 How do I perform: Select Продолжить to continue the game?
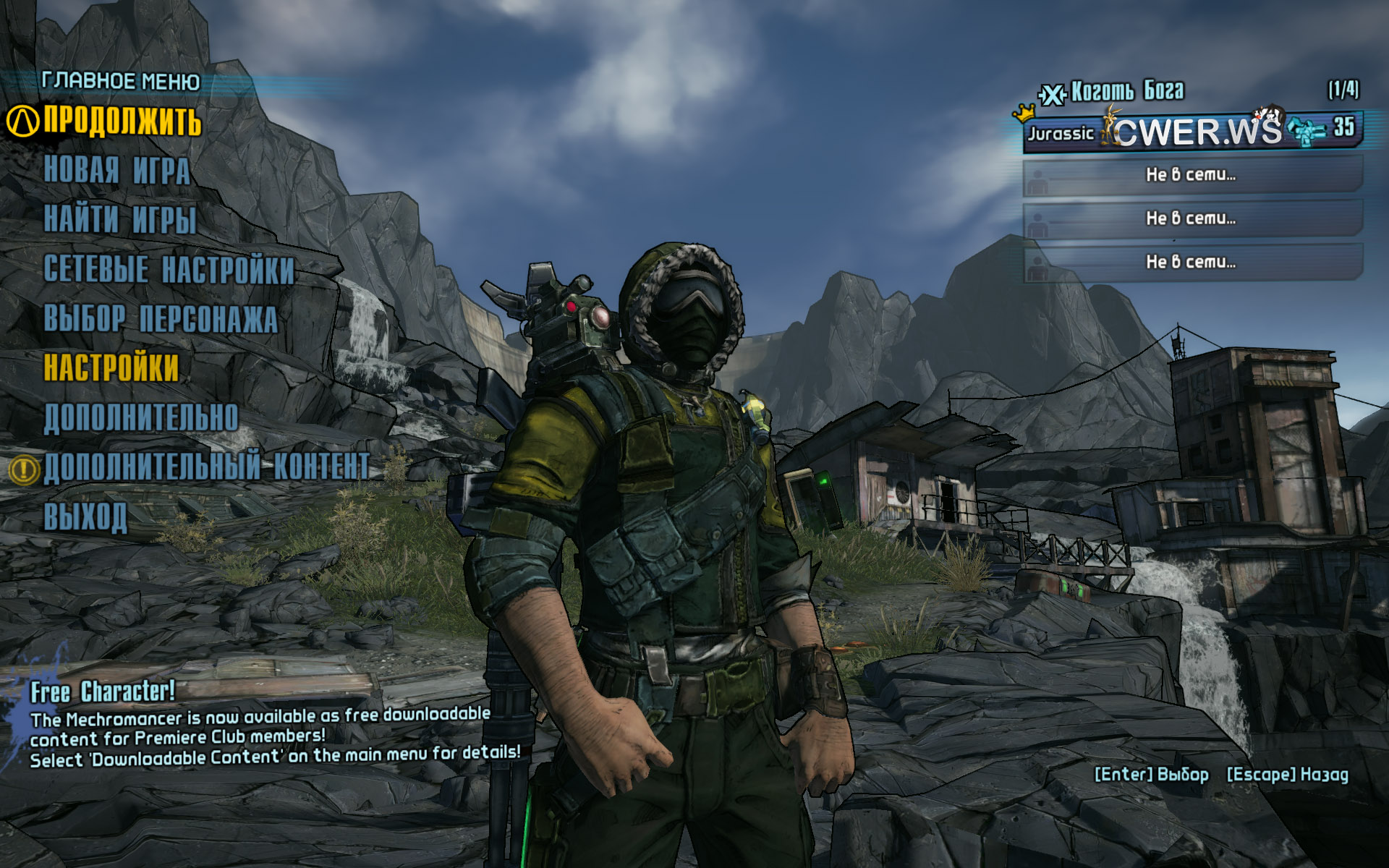click(x=122, y=121)
